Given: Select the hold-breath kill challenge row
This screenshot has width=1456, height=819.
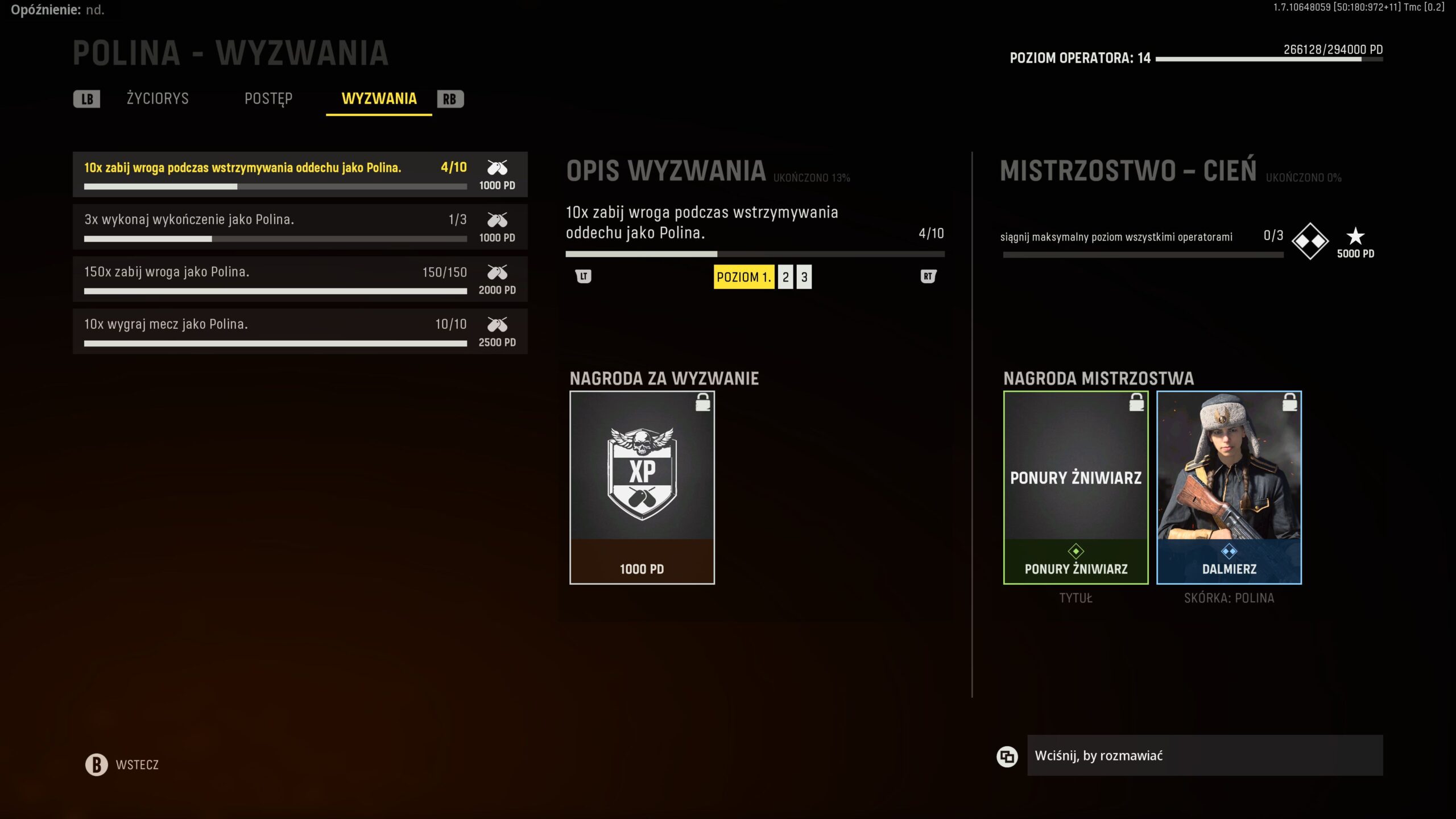Looking at the screenshot, I should click(x=300, y=174).
